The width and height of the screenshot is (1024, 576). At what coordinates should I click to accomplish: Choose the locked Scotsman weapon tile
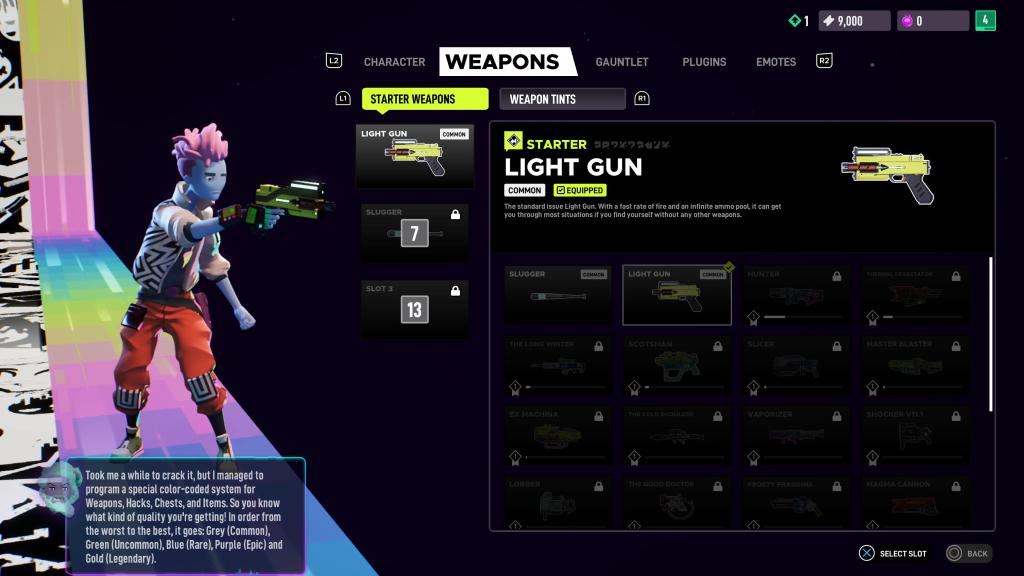click(676, 365)
